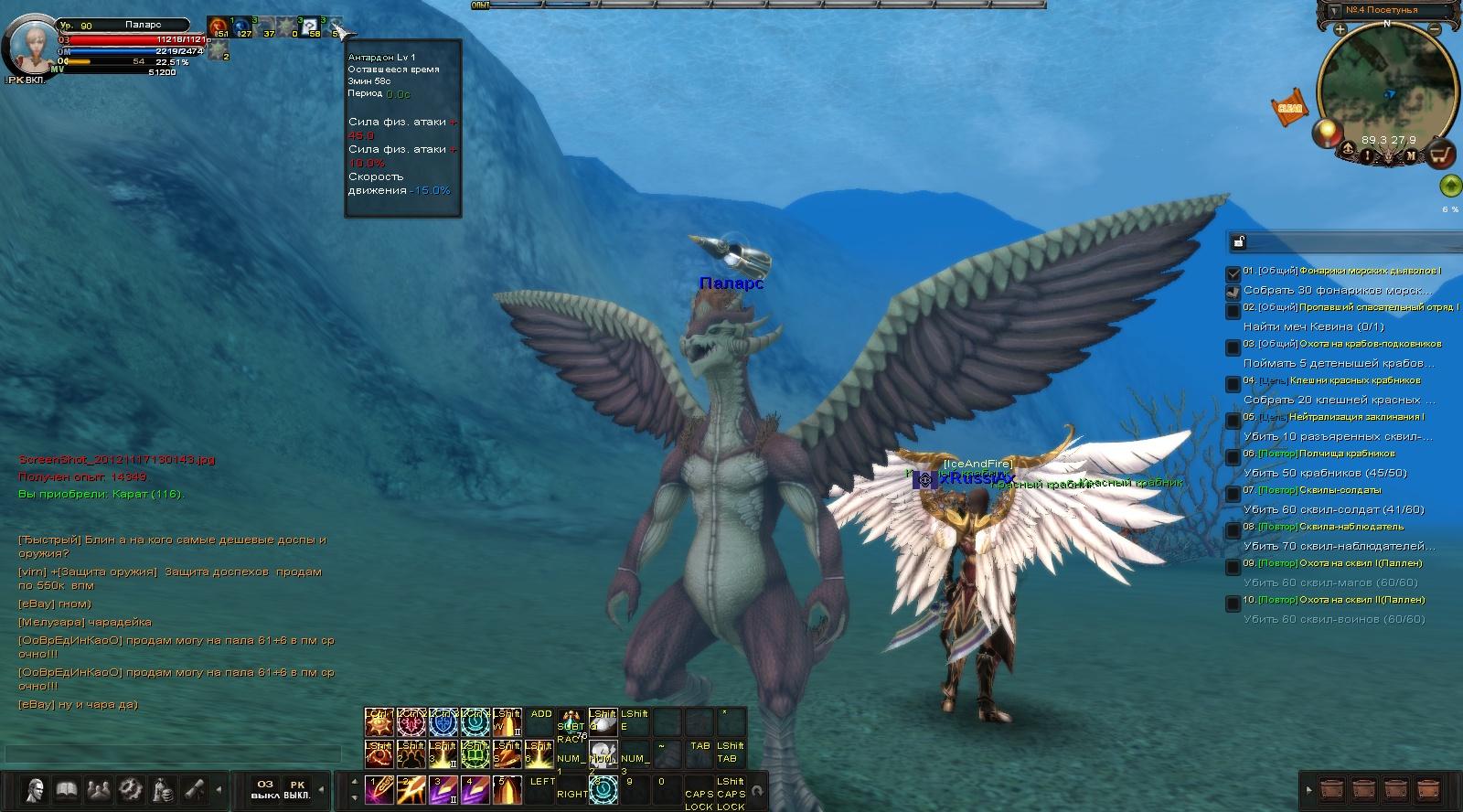Open the money bag shop icon

[x=163, y=789]
